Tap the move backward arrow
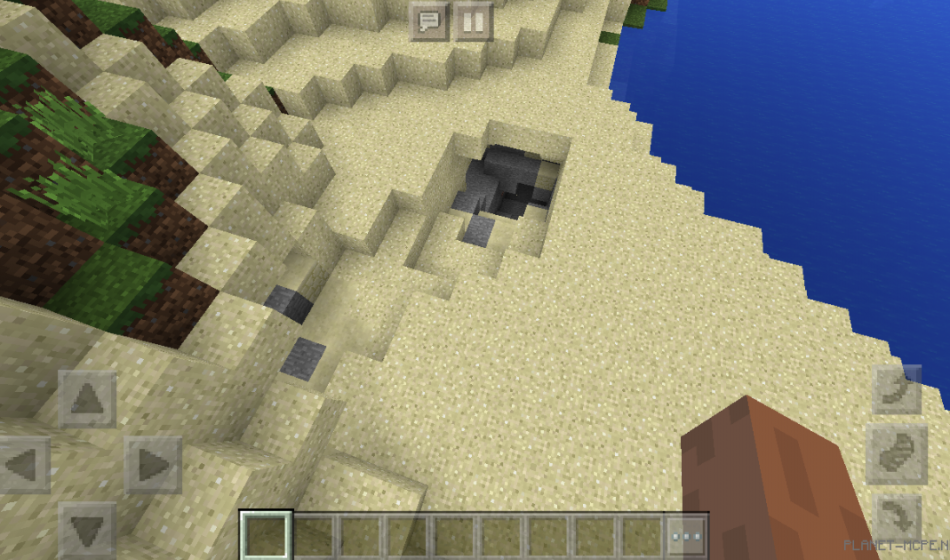Viewport: 950px width, 560px height. pyautogui.click(x=87, y=528)
